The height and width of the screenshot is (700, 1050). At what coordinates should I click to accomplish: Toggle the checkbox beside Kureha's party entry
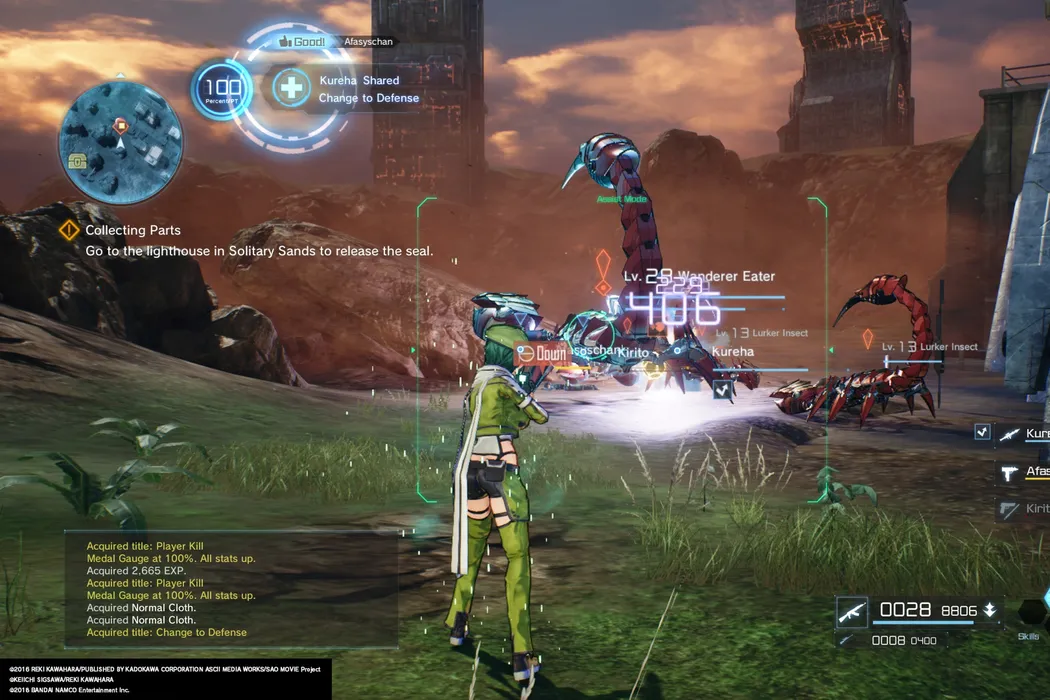pos(983,431)
